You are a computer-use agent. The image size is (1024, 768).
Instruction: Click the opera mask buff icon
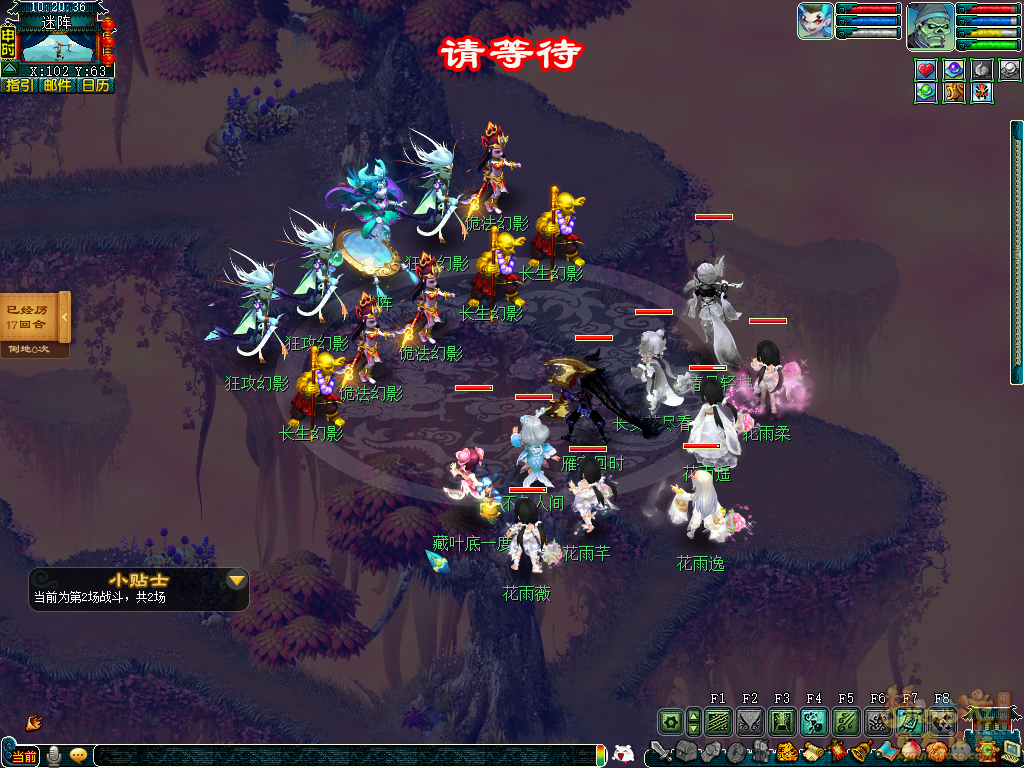pos(982,92)
